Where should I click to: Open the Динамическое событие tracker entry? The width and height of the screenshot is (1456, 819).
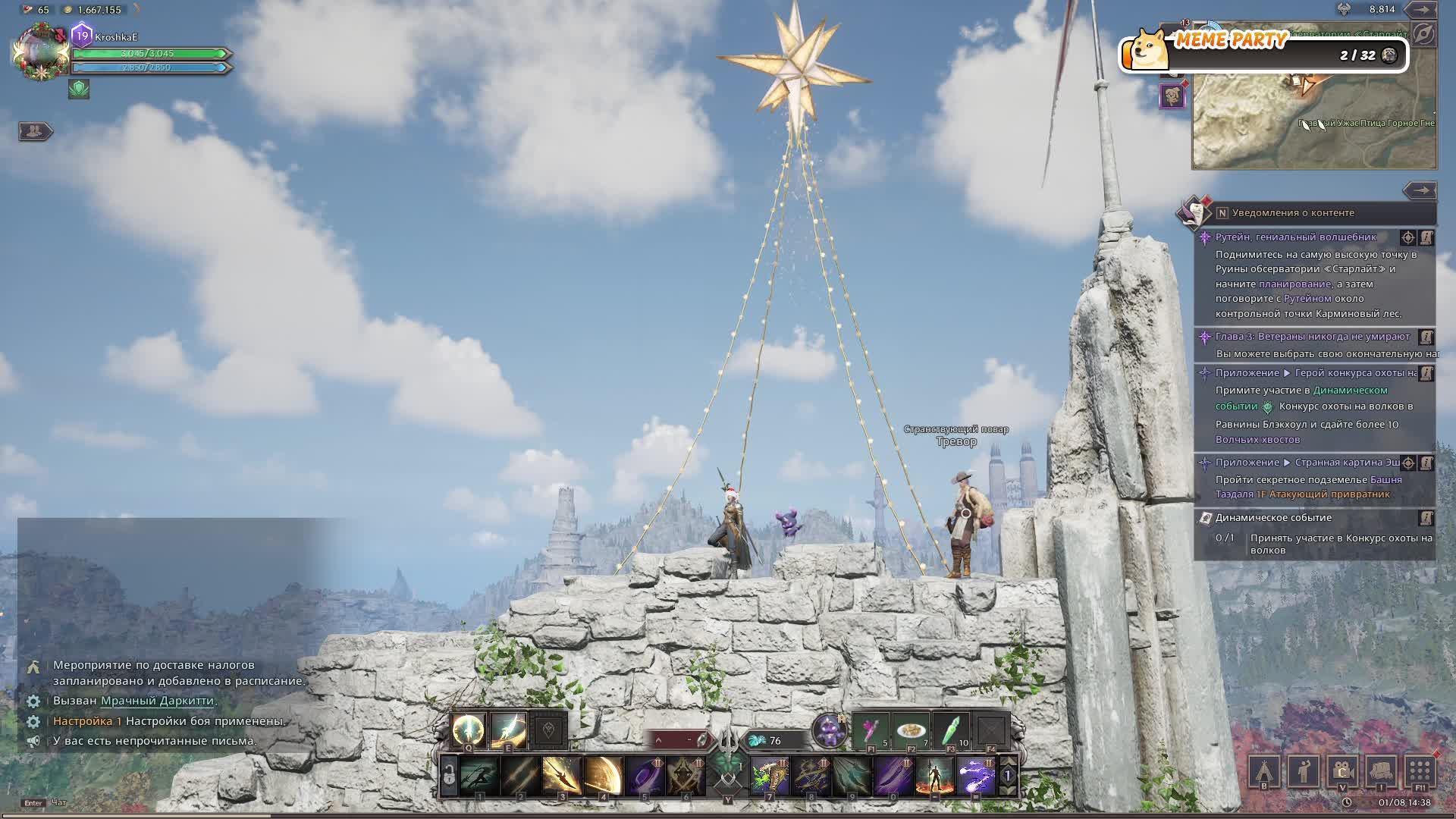click(1273, 518)
